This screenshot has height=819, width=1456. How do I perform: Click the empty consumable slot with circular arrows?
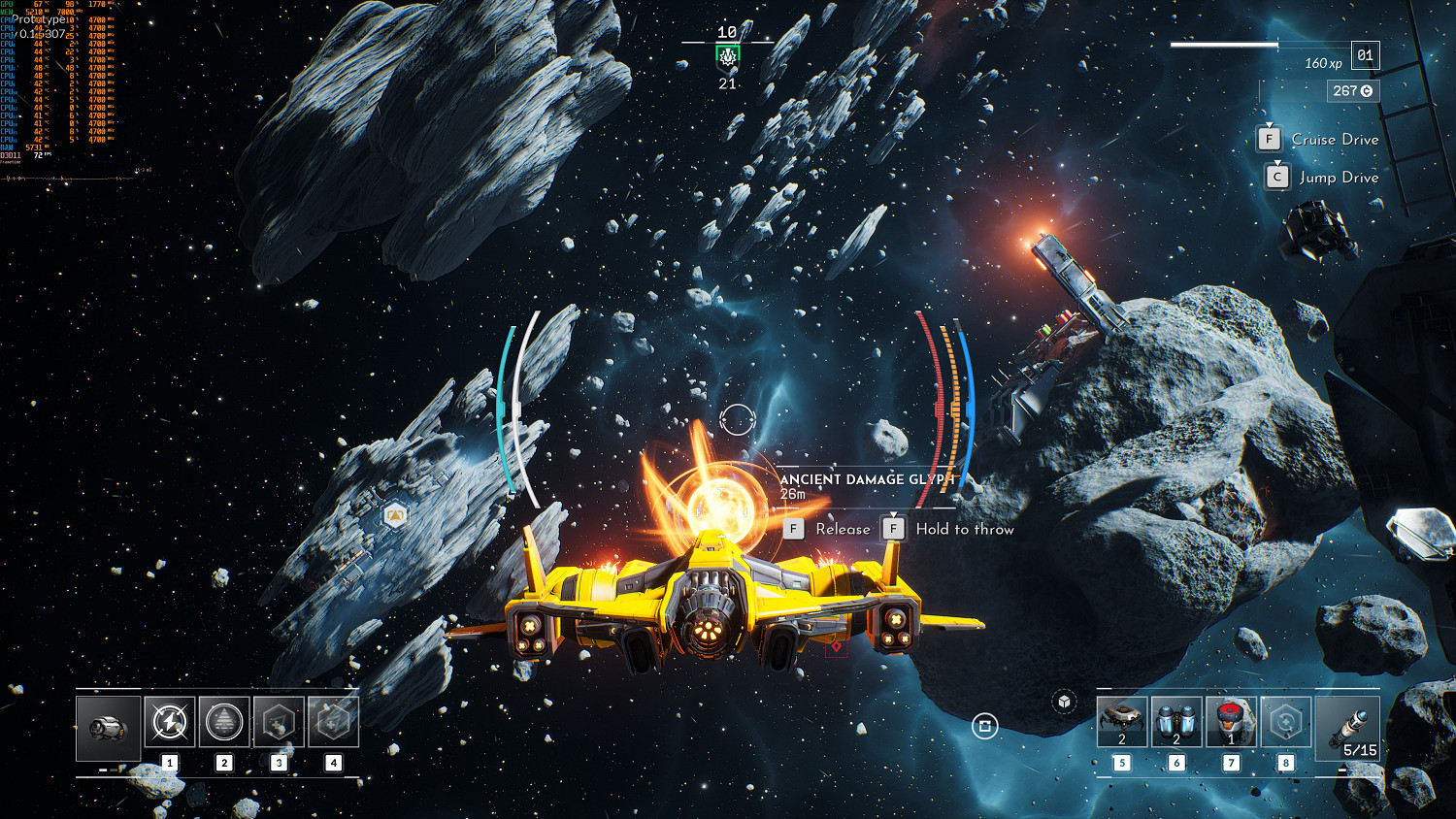coord(1285,722)
